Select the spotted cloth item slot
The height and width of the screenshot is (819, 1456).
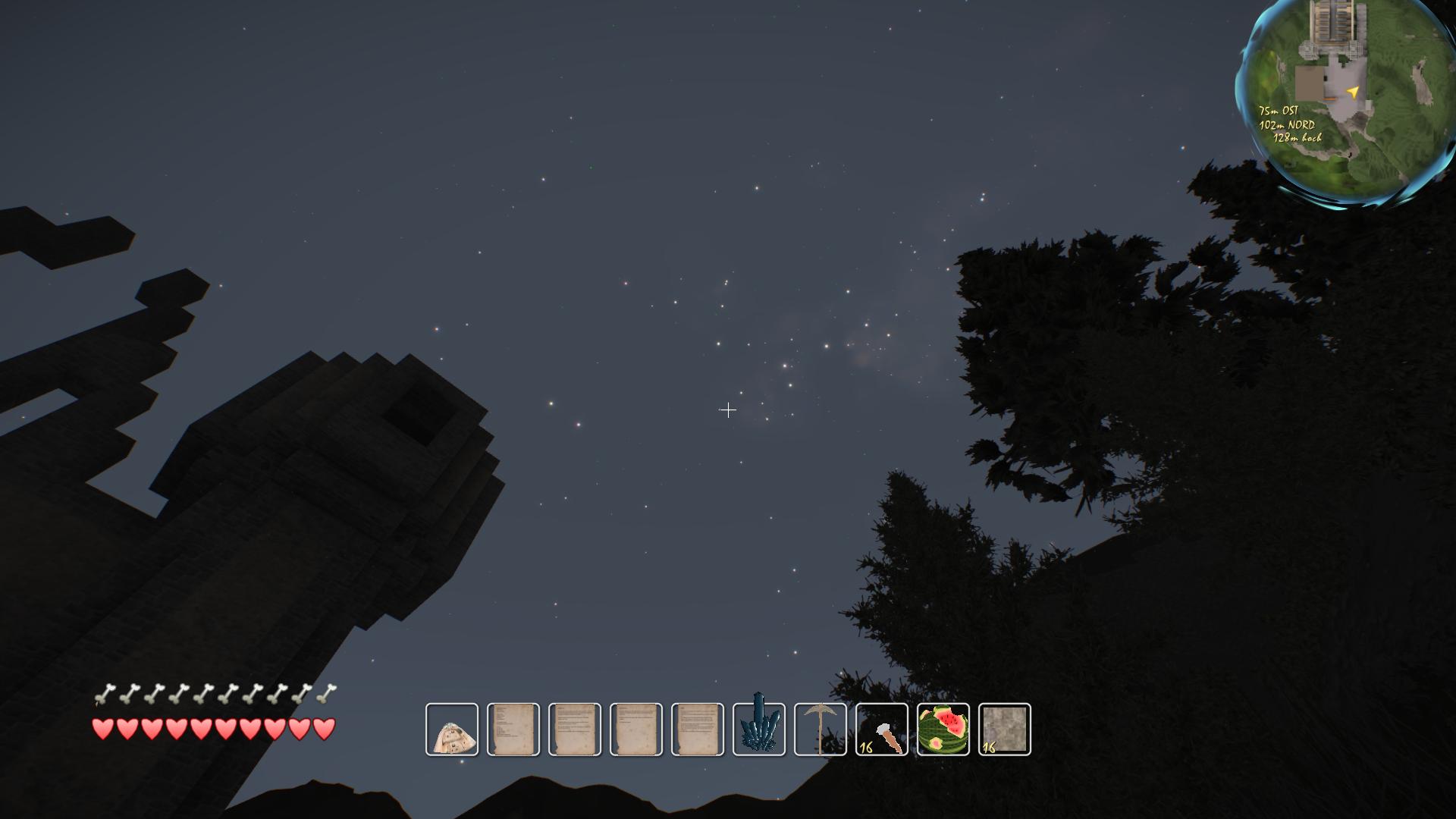452,730
